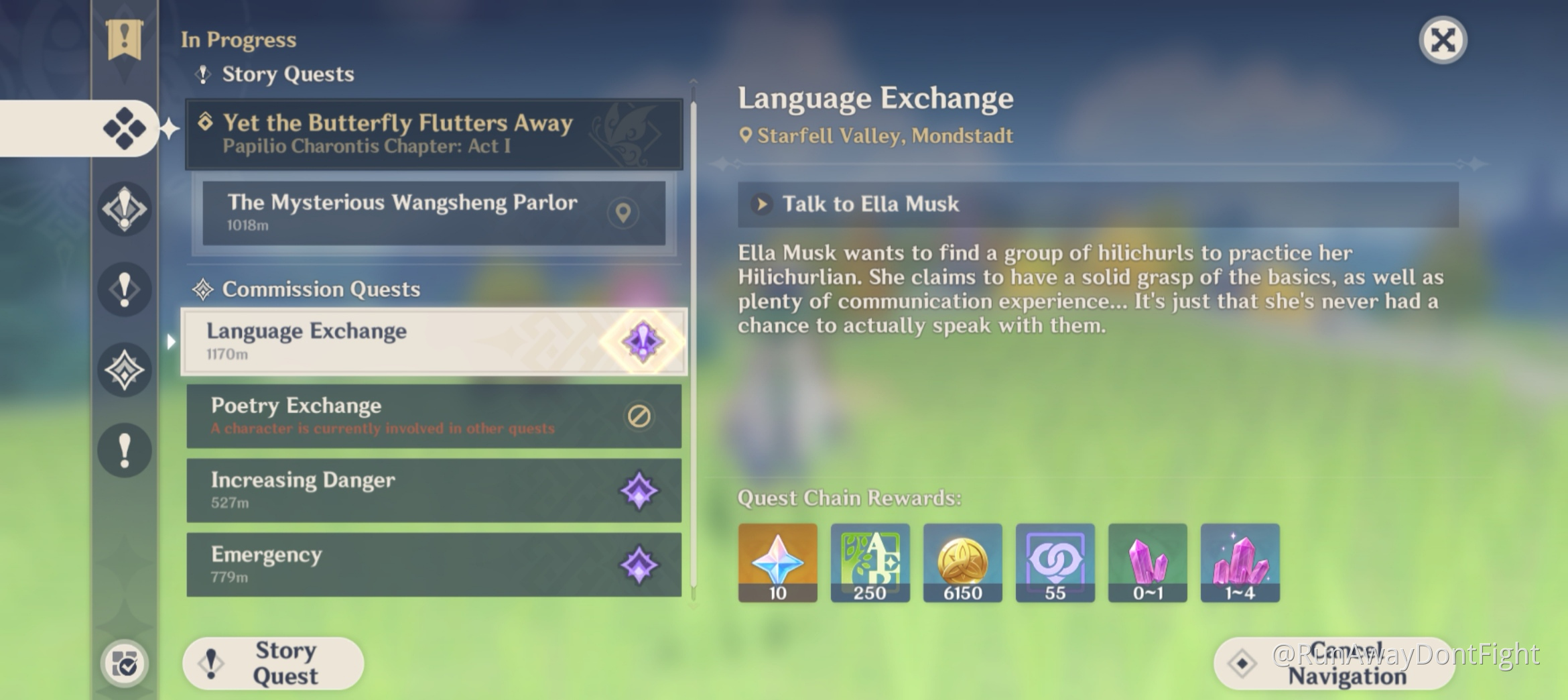The width and height of the screenshot is (1568, 700).
Task: Click the Primogem quest chain reward icon
Action: [777, 563]
